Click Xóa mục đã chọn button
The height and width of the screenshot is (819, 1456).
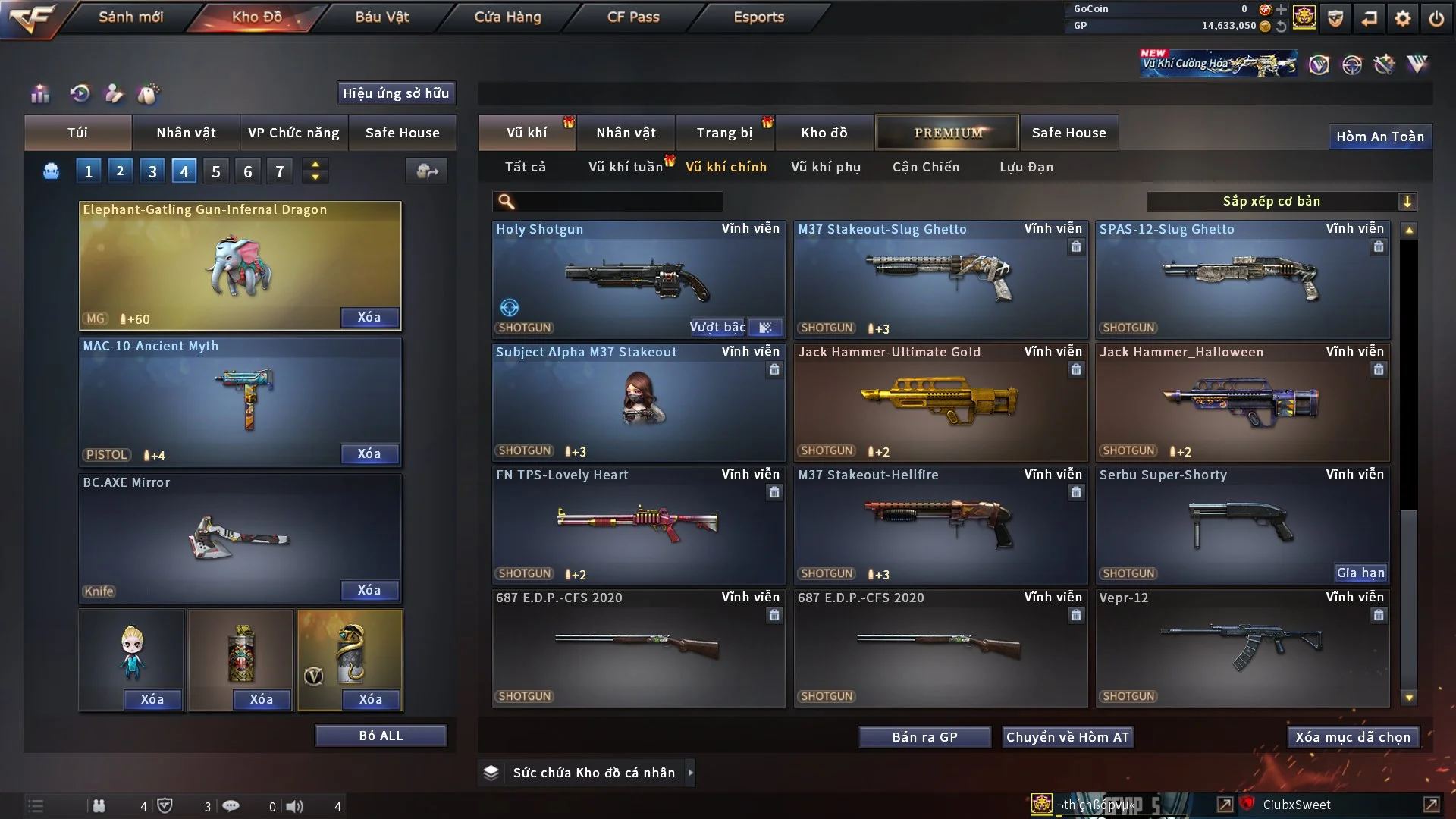1353,737
